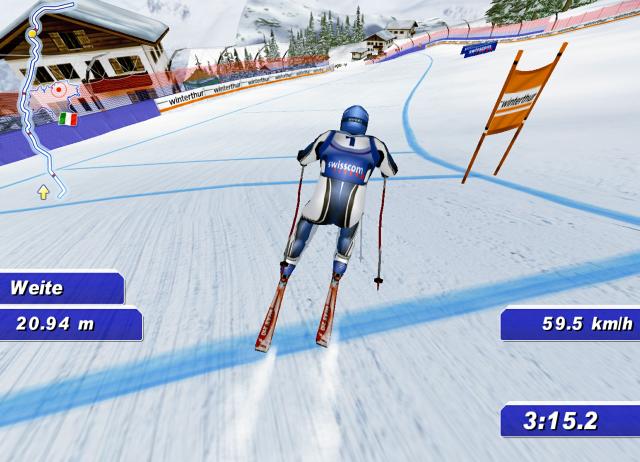This screenshot has width=640, height=462.
Task: Click the red target marker on minimap
Action: pos(59,89)
